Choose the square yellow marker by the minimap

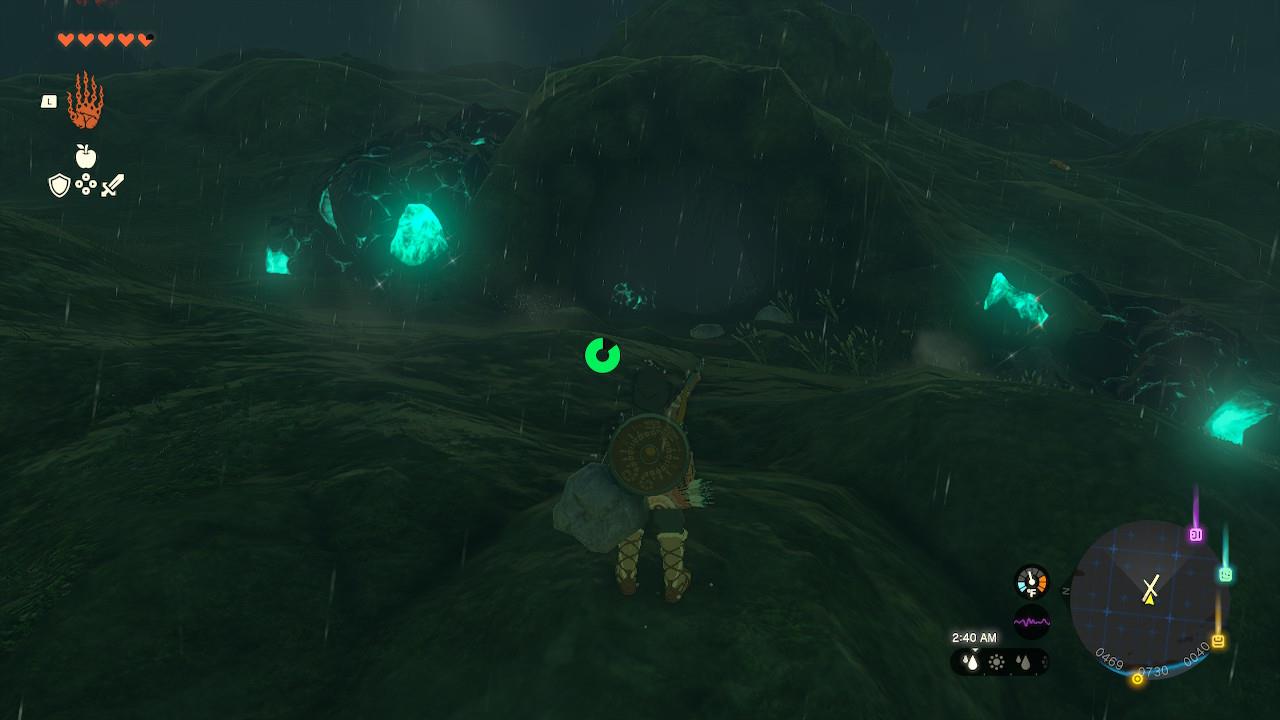[x=1218, y=641]
